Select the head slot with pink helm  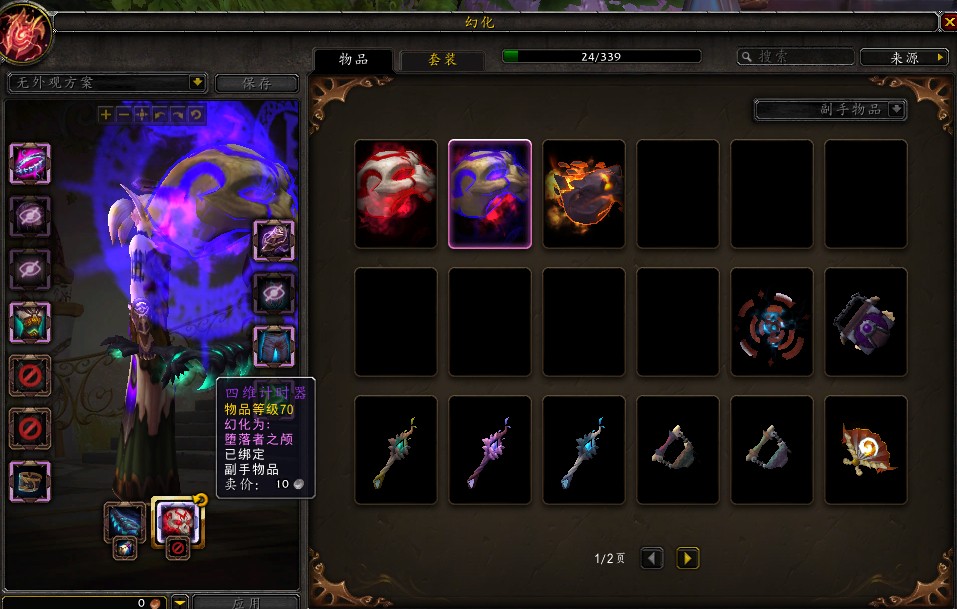pyautogui.click(x=30, y=163)
